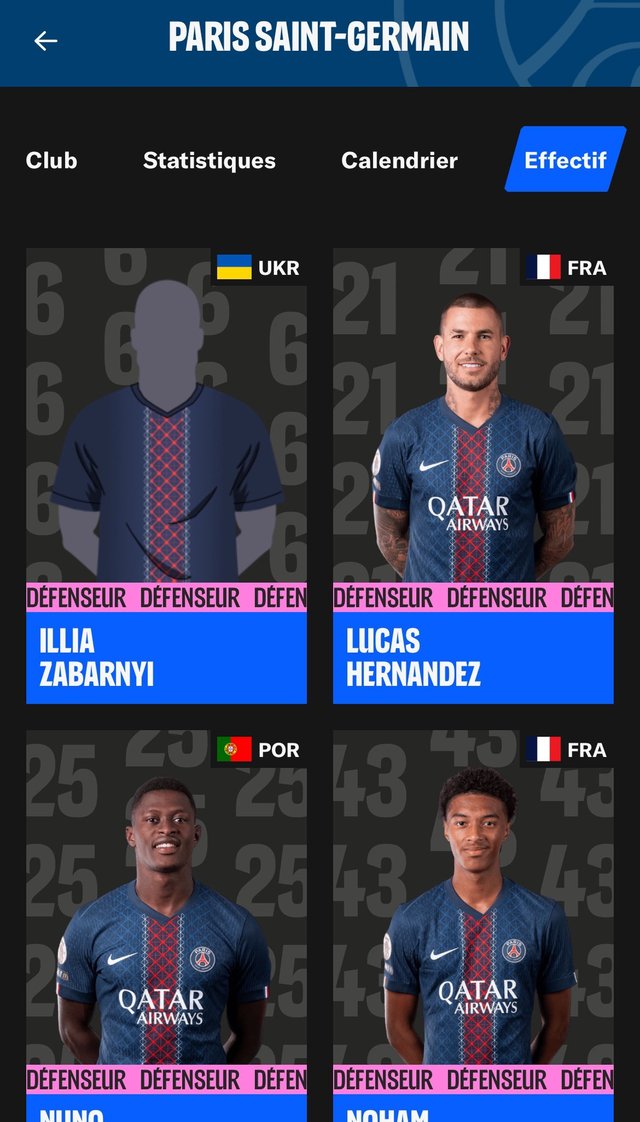The image size is (640, 1122).
Task: Show the Calendrier tab
Action: point(399,160)
